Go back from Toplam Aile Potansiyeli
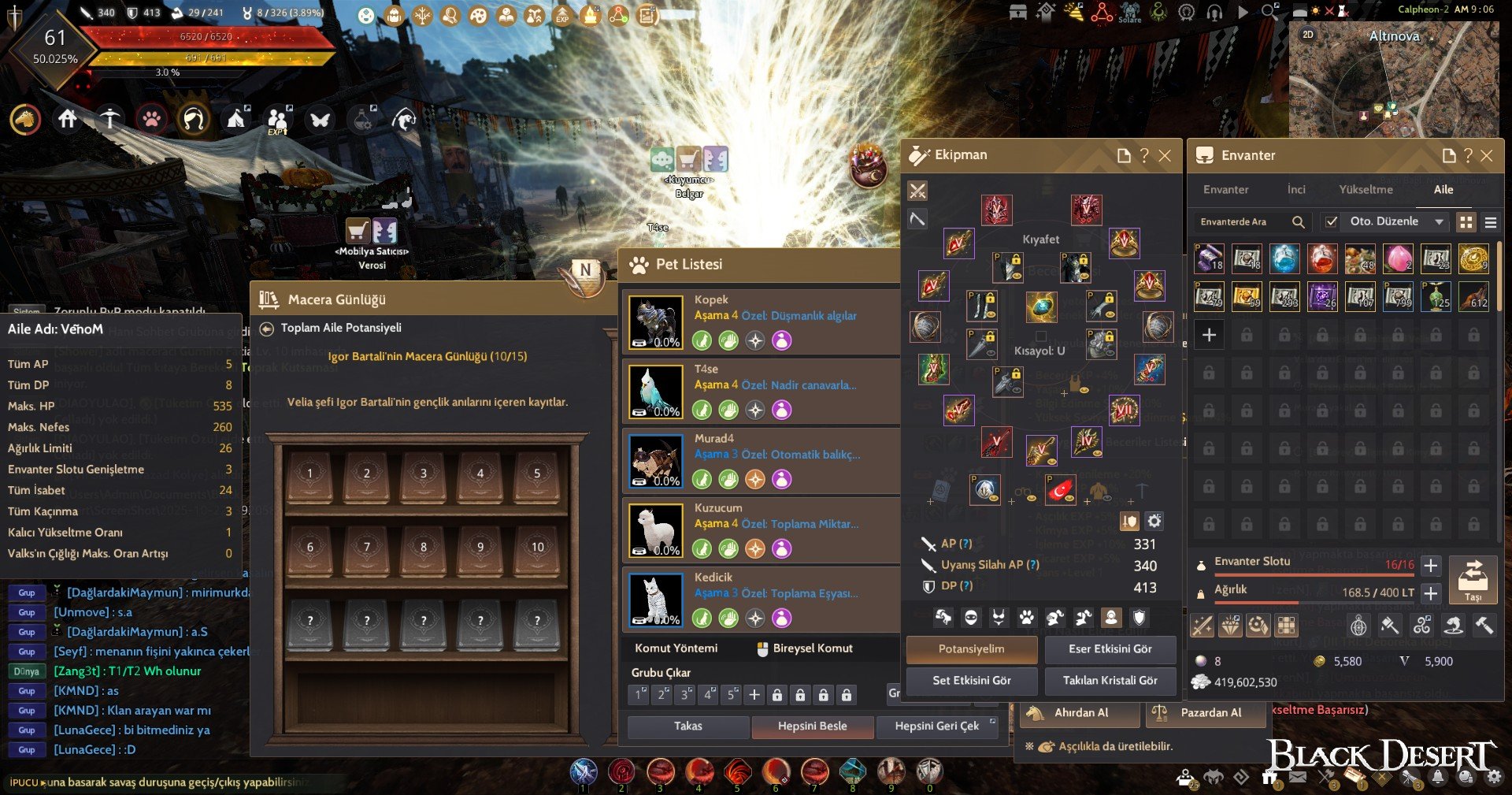The height and width of the screenshot is (795, 1512). point(267,328)
